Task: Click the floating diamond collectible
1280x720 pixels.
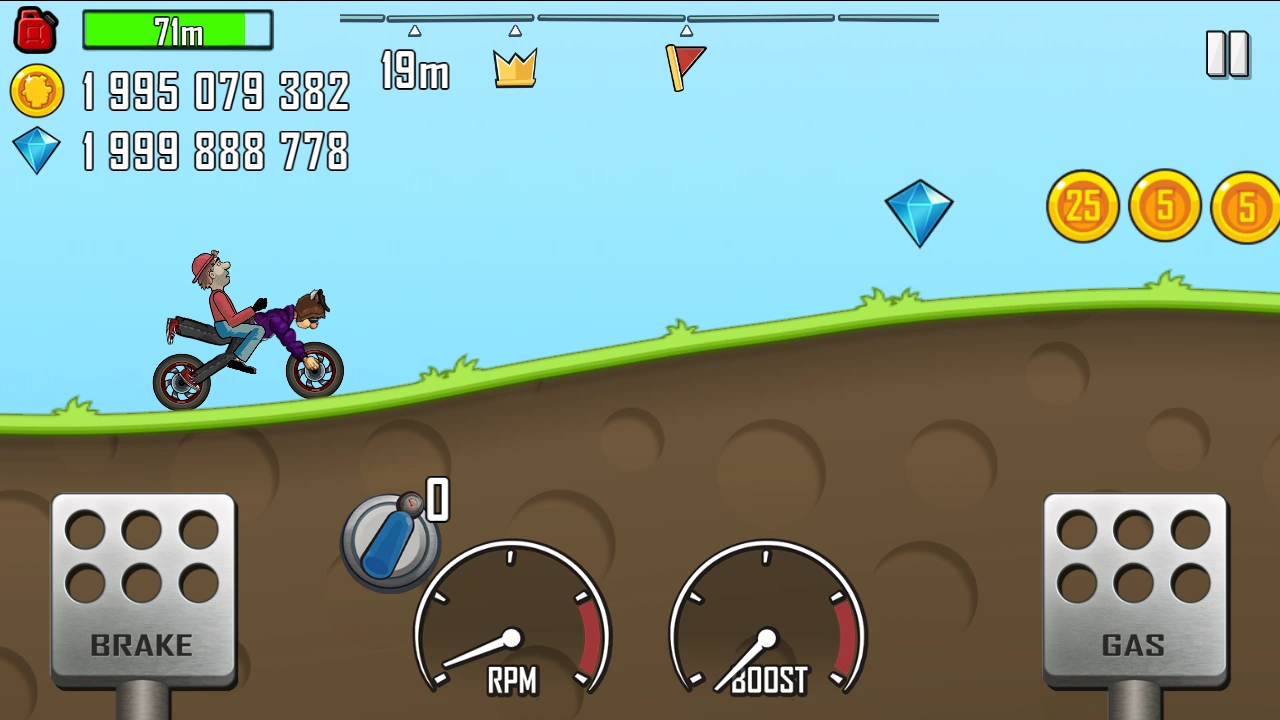Action: tap(919, 212)
